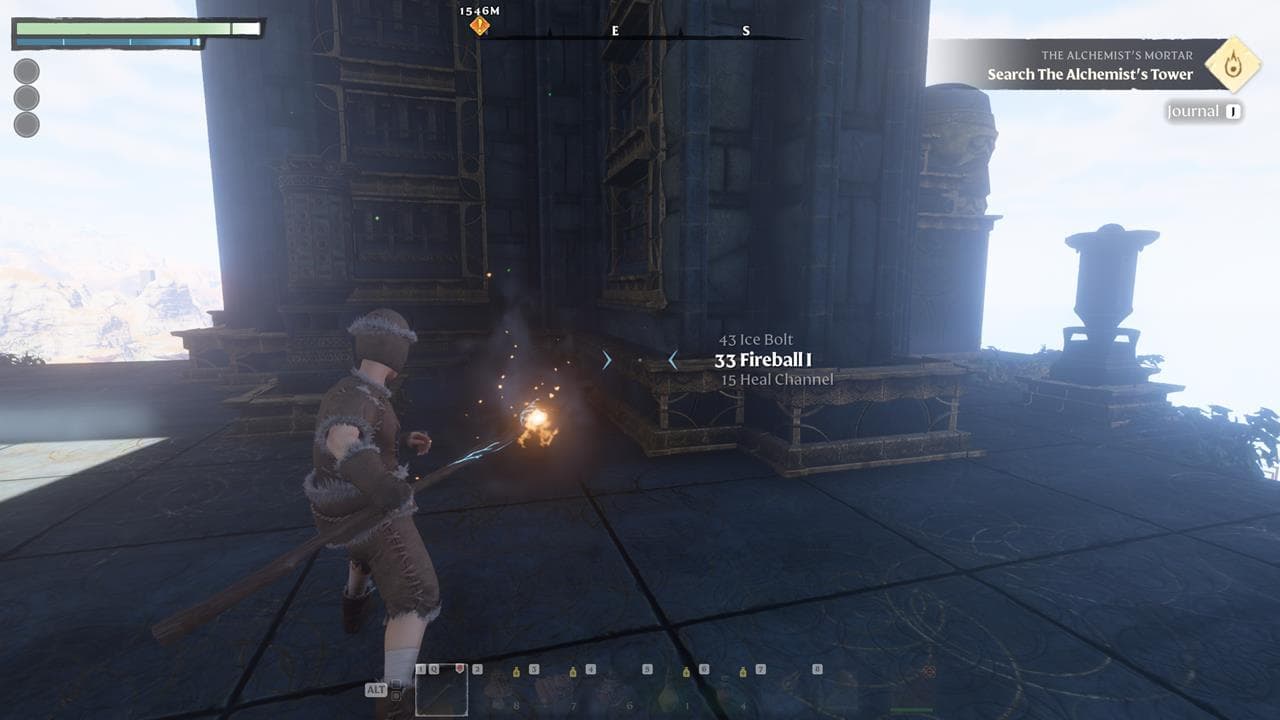Image resolution: width=1280 pixels, height=720 pixels.
Task: Switch to the Heal Channel spell
Action: pos(777,380)
